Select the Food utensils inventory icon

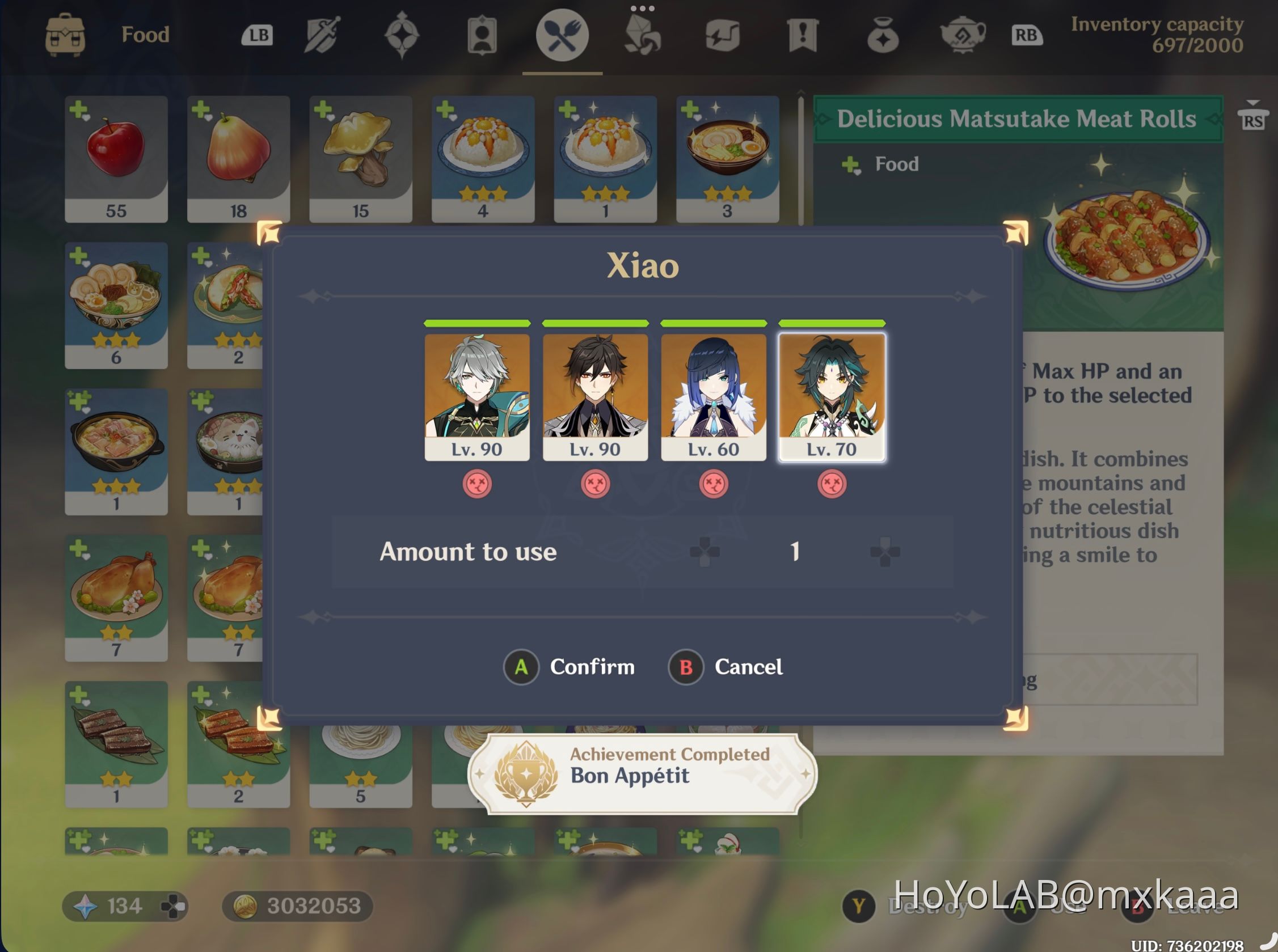click(x=563, y=36)
